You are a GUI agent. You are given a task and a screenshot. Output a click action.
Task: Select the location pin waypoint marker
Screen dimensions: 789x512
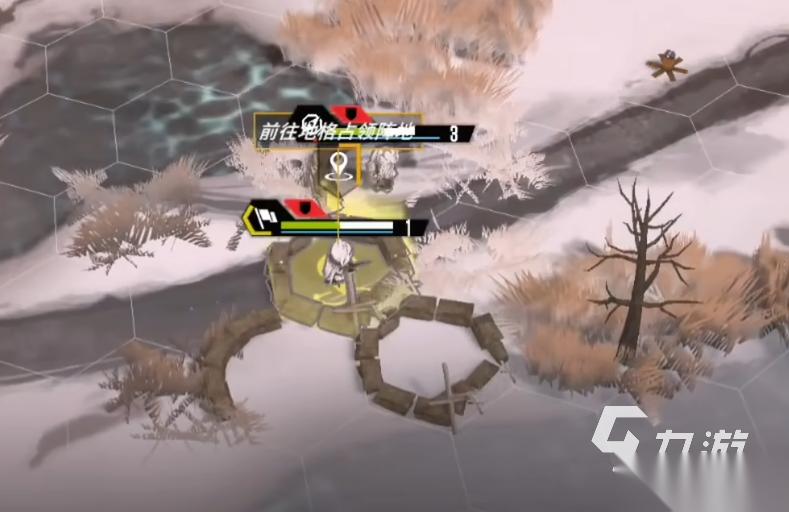click(340, 164)
